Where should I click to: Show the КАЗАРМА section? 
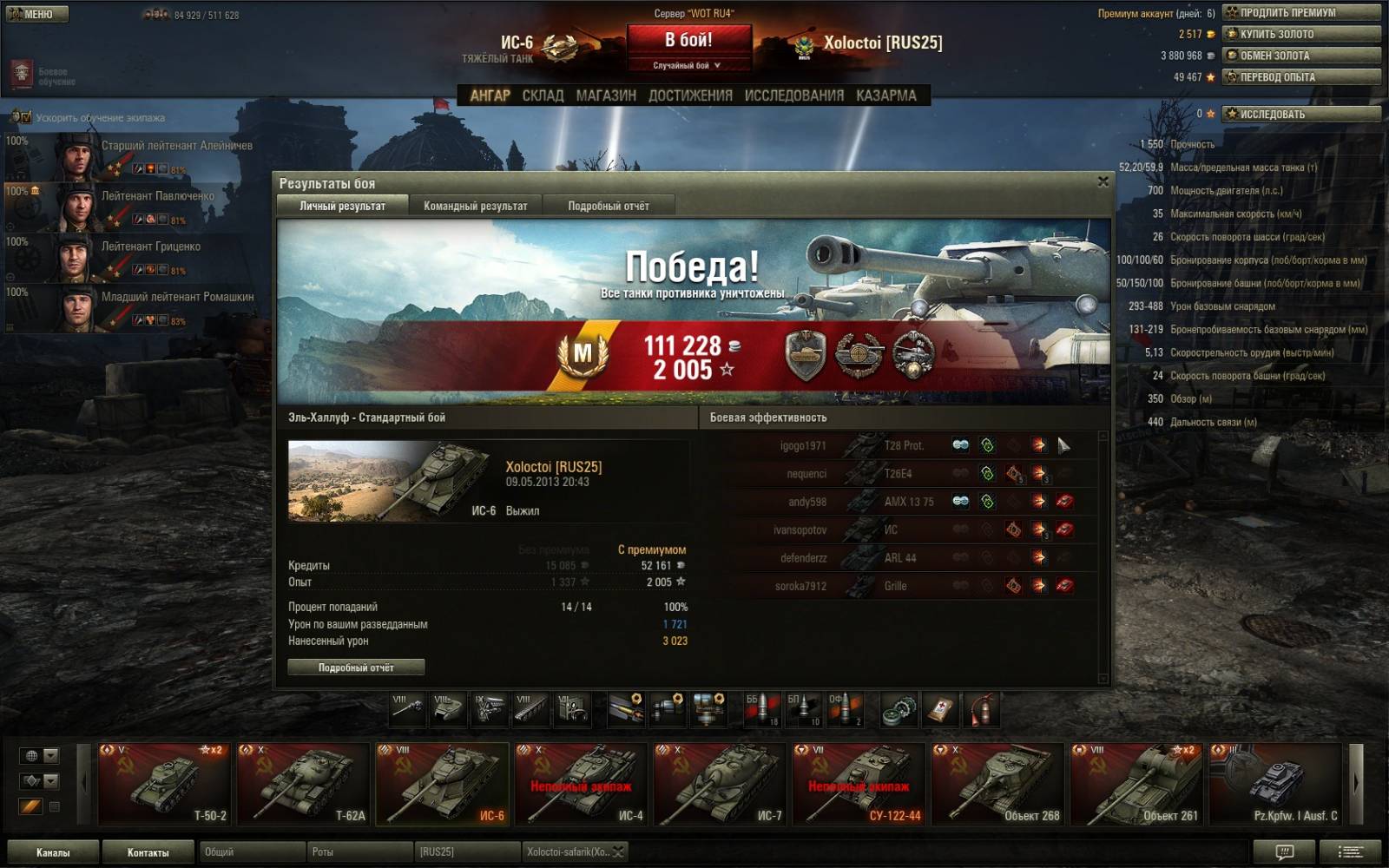tap(885, 95)
